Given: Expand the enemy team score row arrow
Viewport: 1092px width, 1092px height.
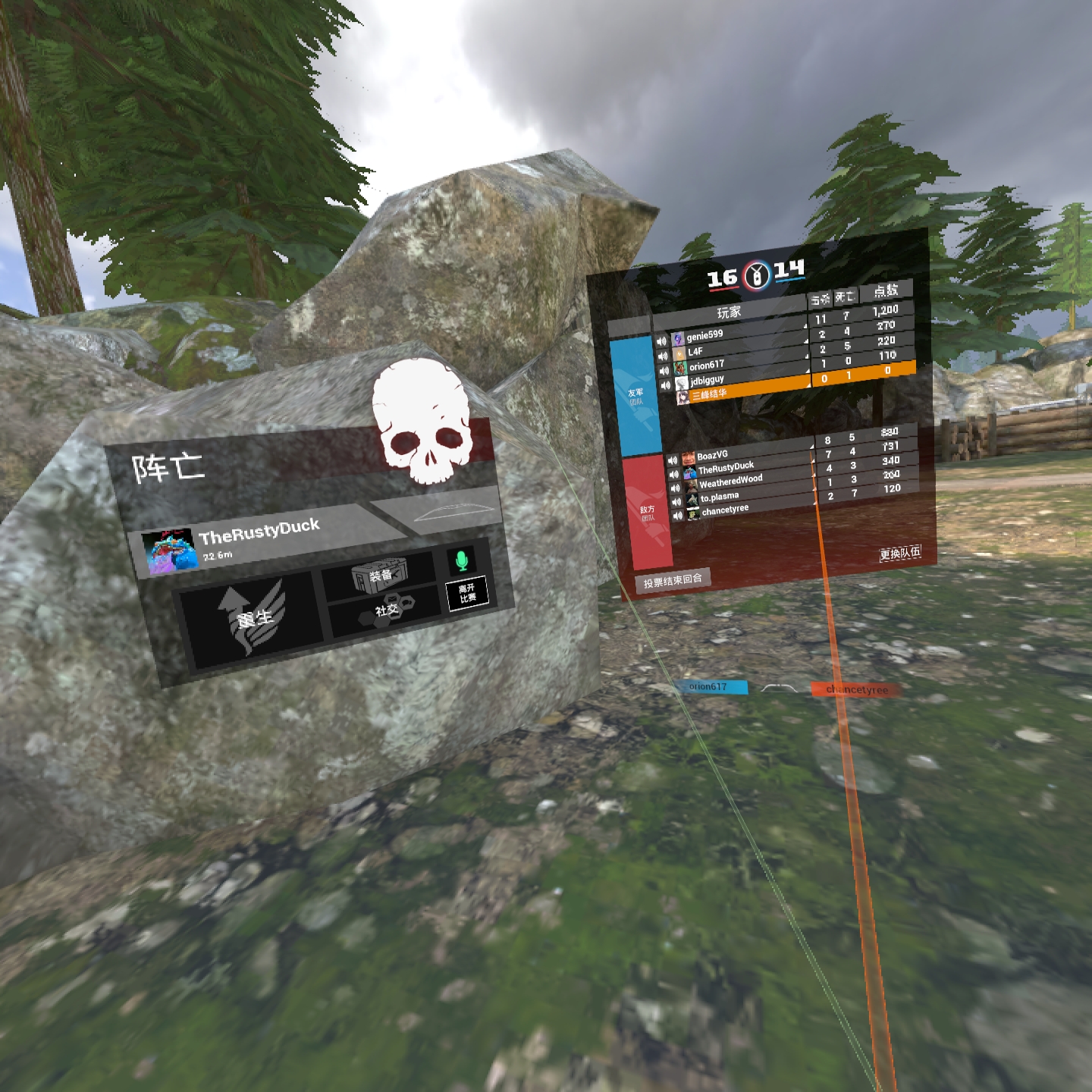Looking at the screenshot, I should click(x=812, y=446).
